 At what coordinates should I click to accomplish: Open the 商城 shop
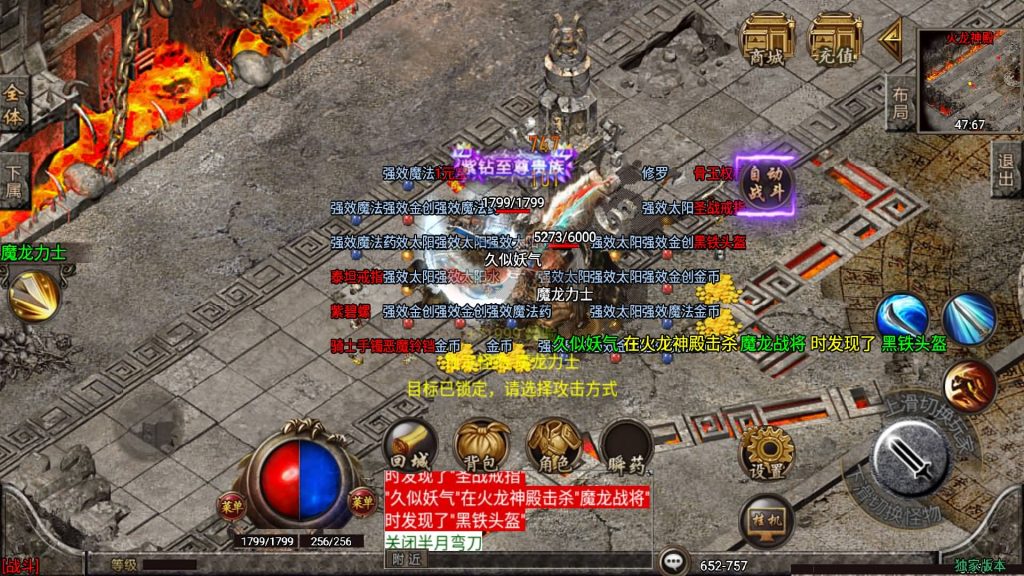coord(766,40)
